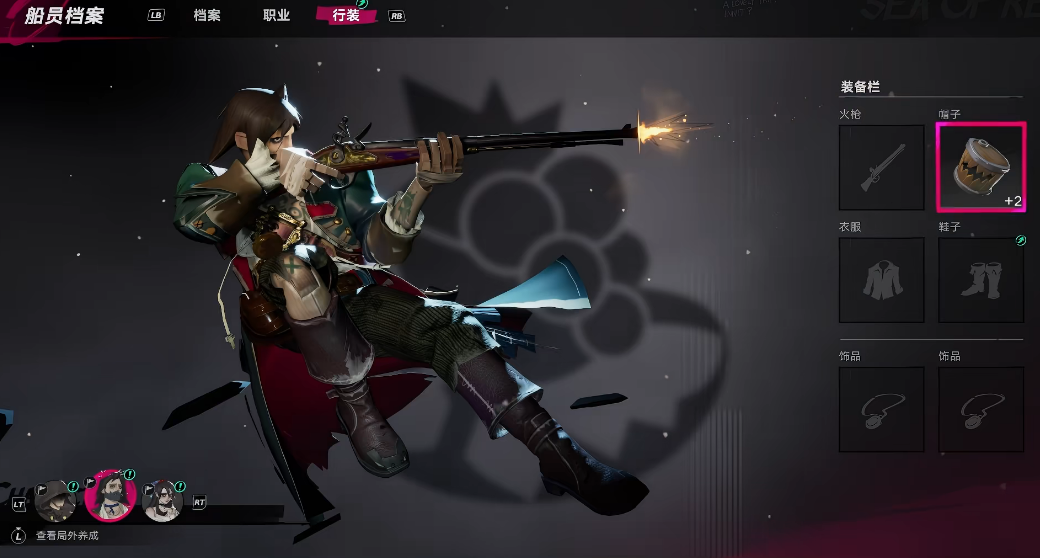Select the 火枪 musket equipment slot
The height and width of the screenshot is (558, 1040).
click(x=881, y=167)
